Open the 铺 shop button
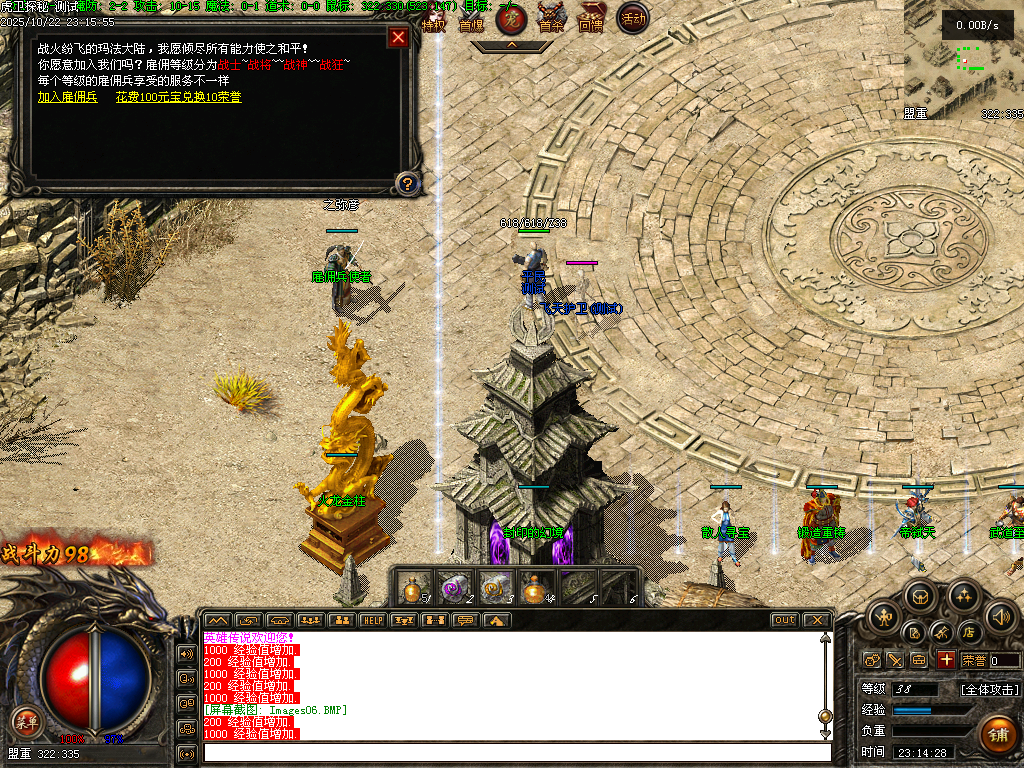 [997, 733]
